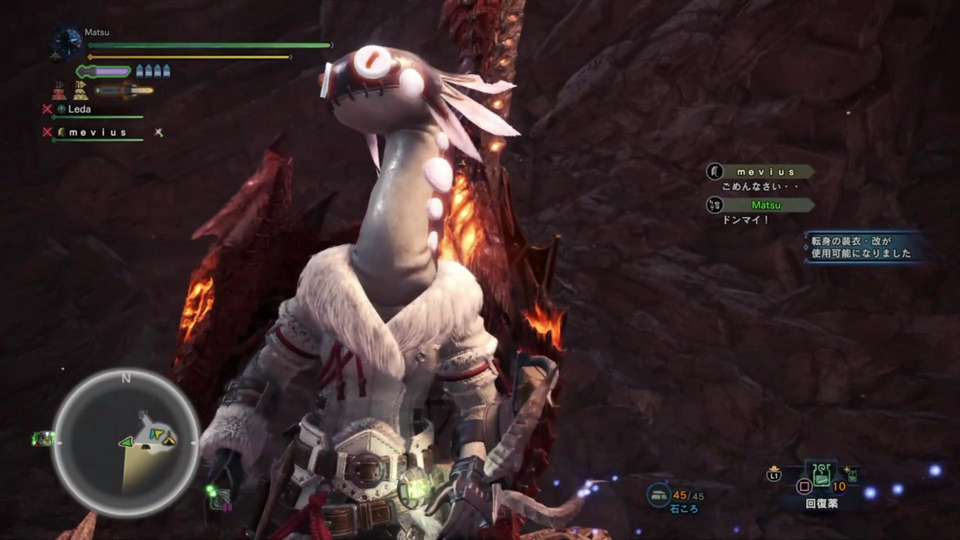
Task: Select the 石ころ slinger ammo icon
Action: [658, 494]
